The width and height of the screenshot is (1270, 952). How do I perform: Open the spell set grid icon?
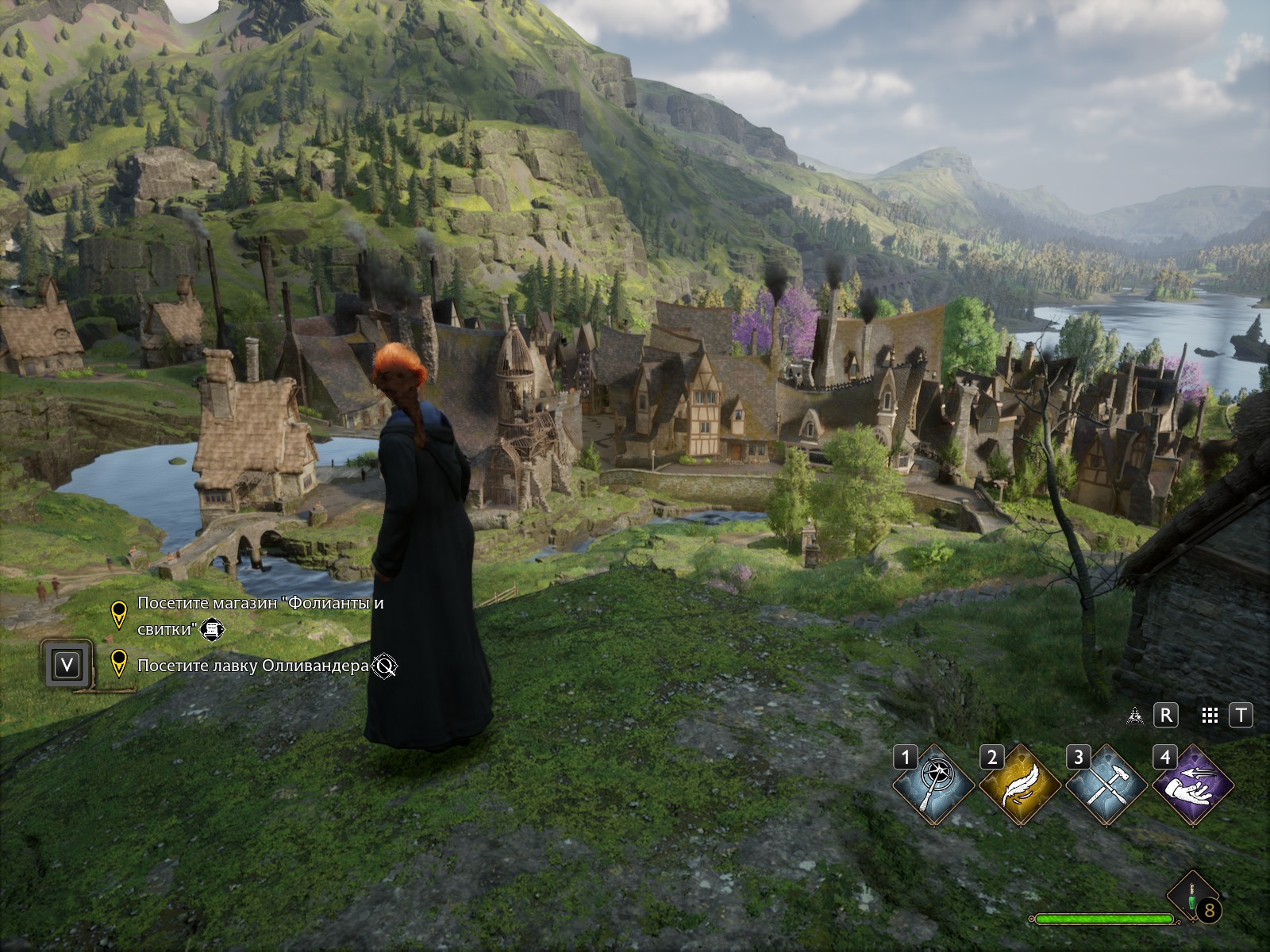click(x=1210, y=716)
